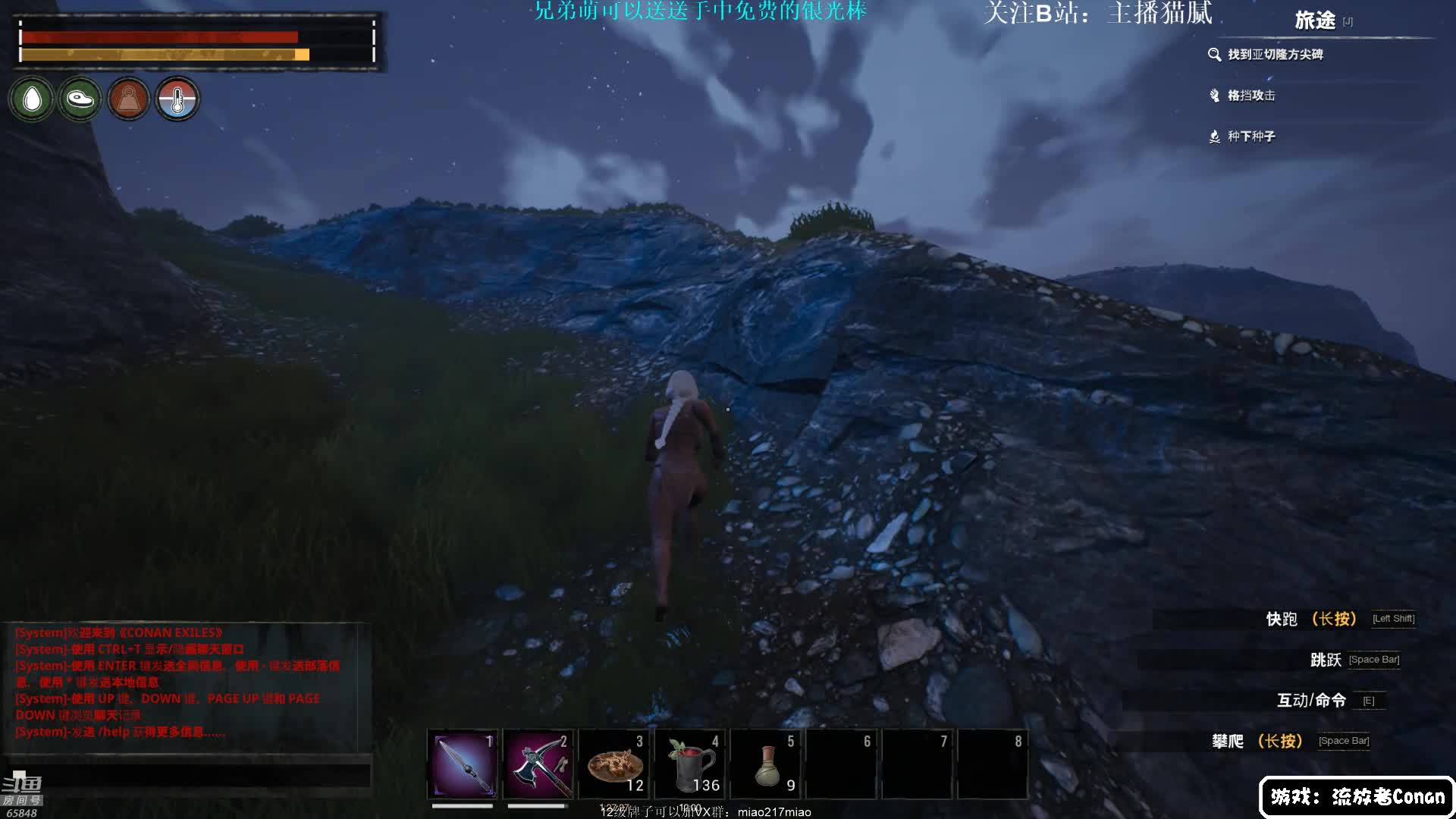Select the spear in hotbar slot 1
This screenshot has width=1456, height=819.
(463, 764)
